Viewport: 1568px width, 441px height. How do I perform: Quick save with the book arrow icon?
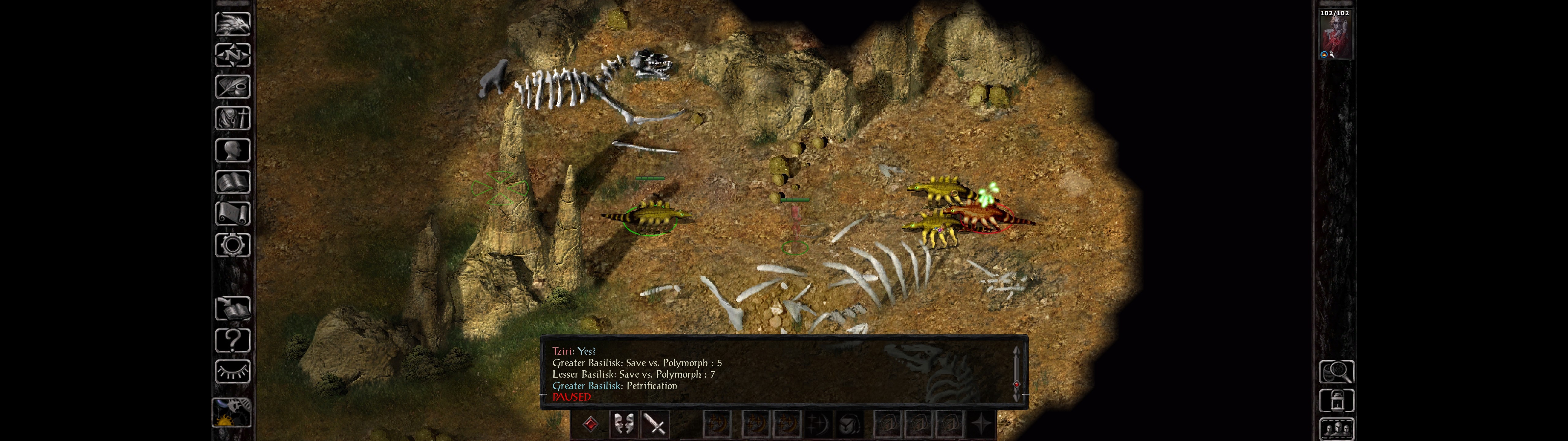pos(232,309)
